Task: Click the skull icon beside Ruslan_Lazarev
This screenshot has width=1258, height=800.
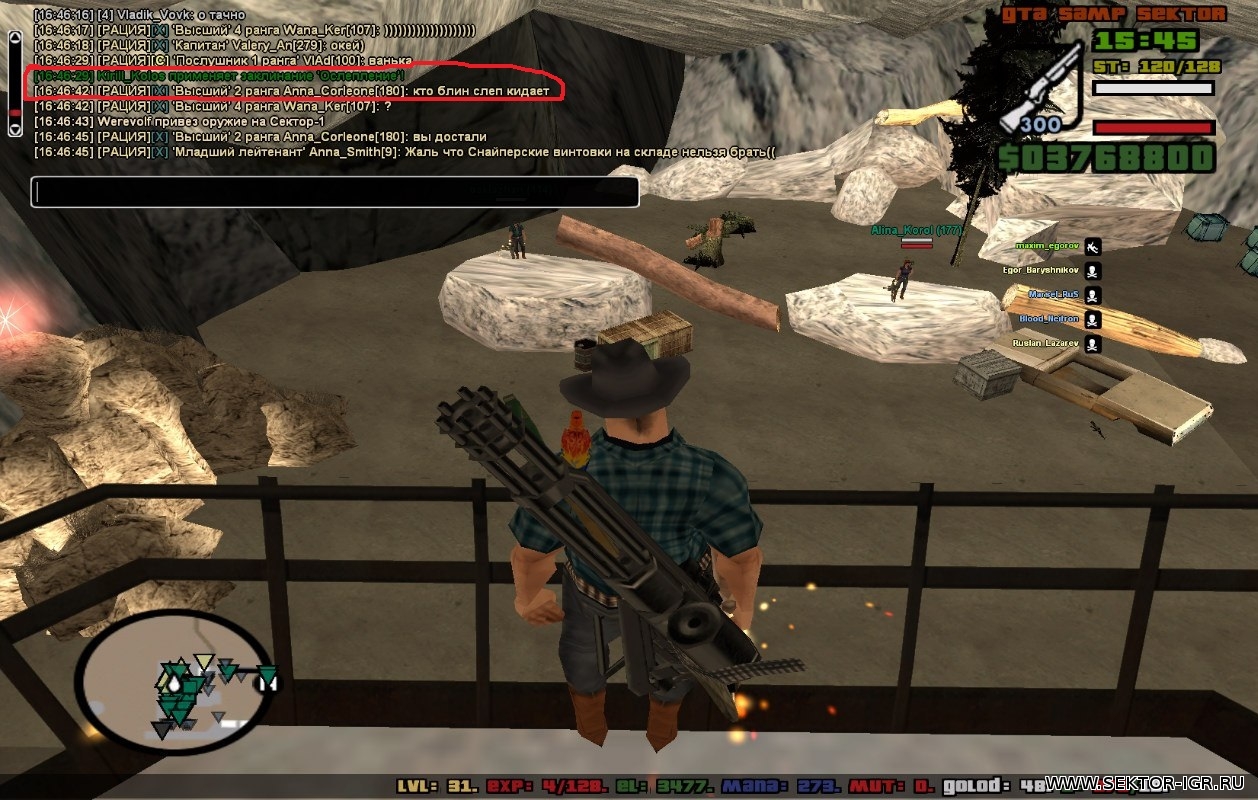Action: pos(1092,344)
